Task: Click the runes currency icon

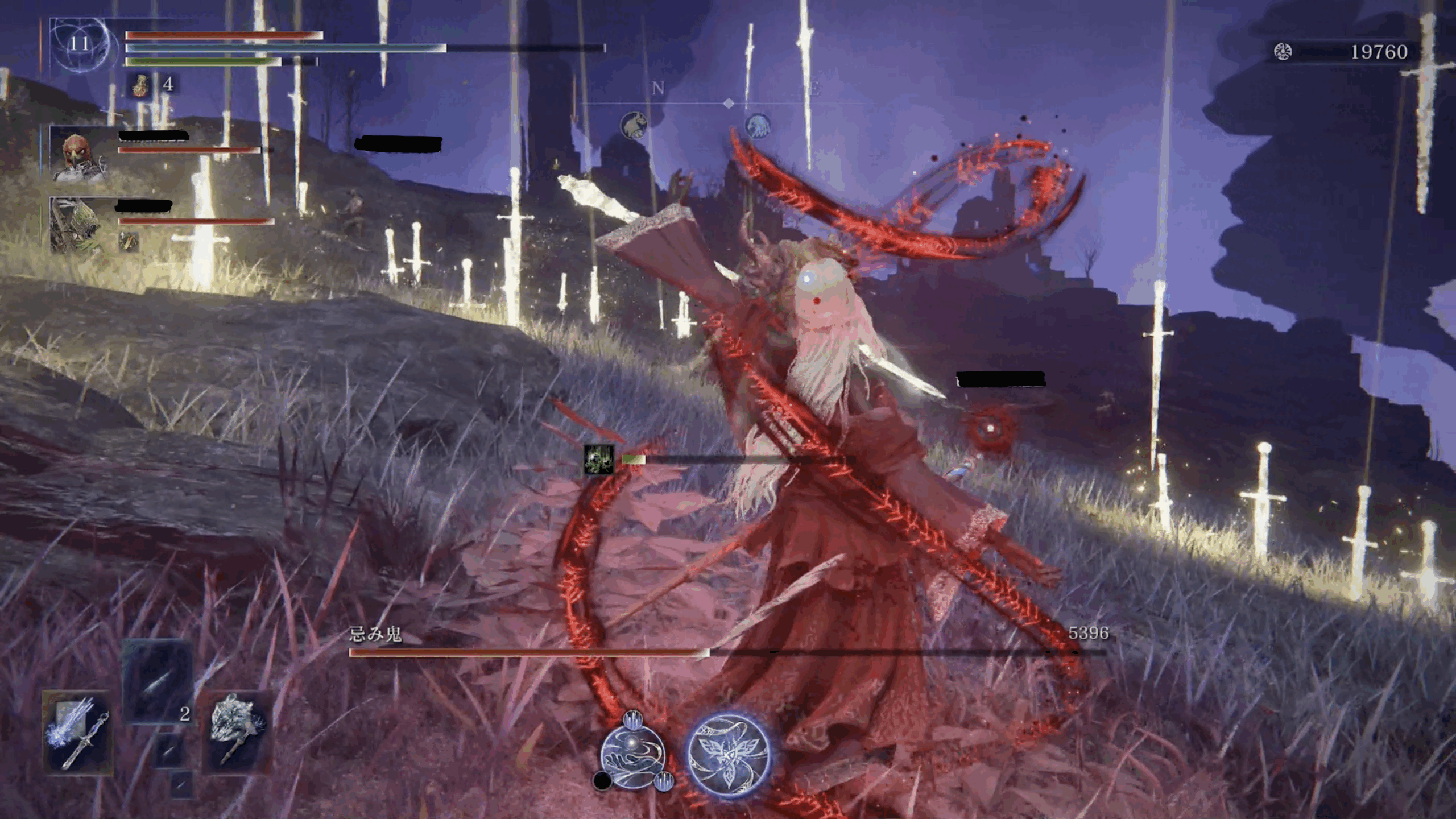Action: point(1283,52)
